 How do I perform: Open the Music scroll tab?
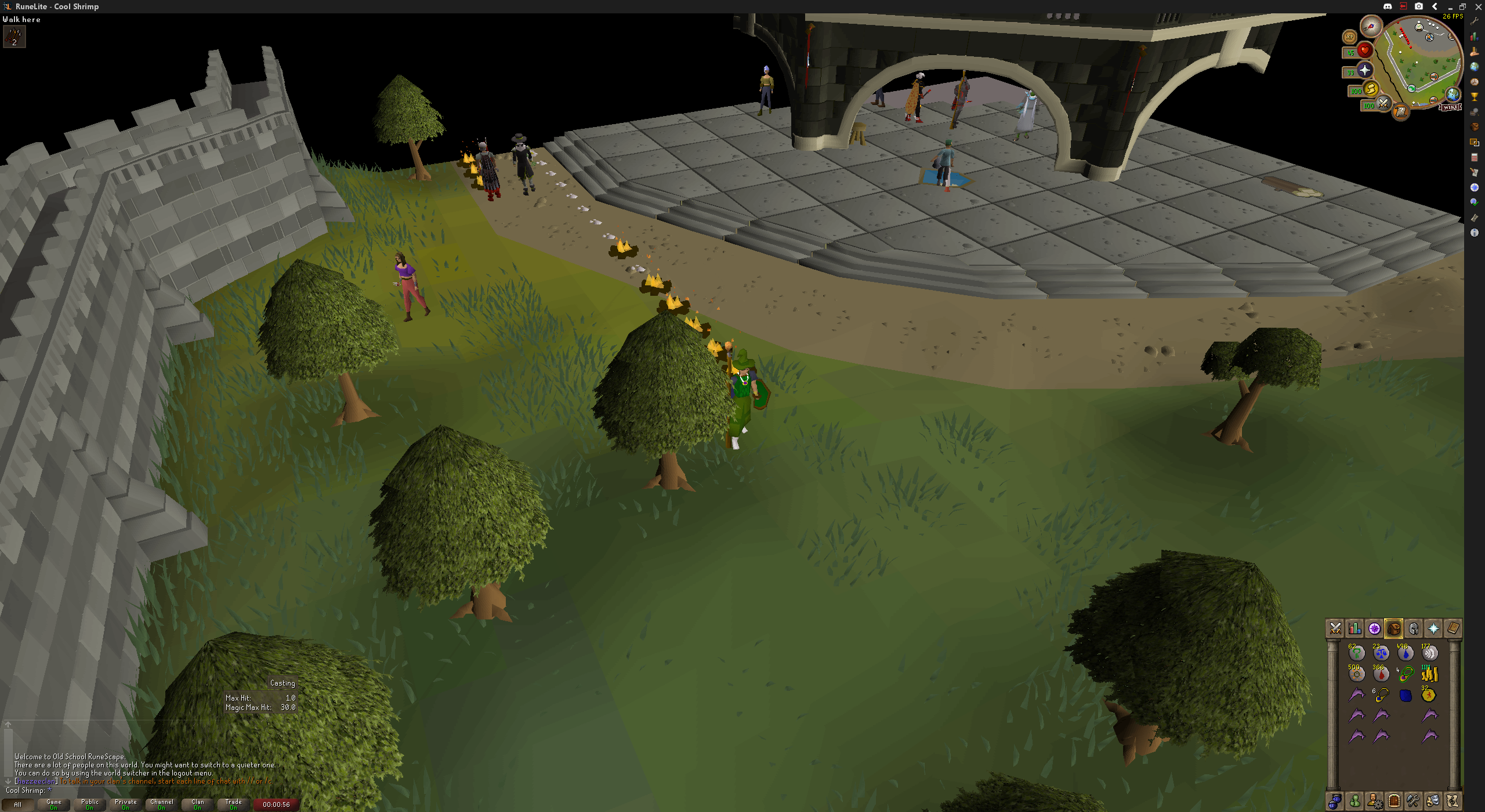(1453, 800)
